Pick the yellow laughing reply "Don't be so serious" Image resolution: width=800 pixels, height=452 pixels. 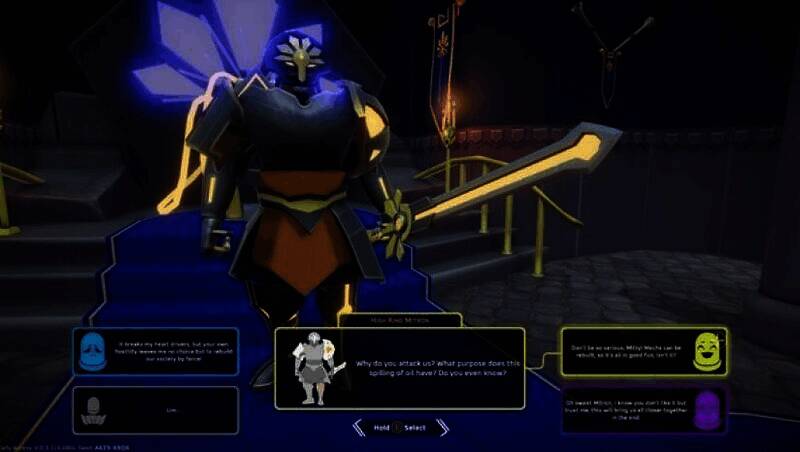[643, 351]
